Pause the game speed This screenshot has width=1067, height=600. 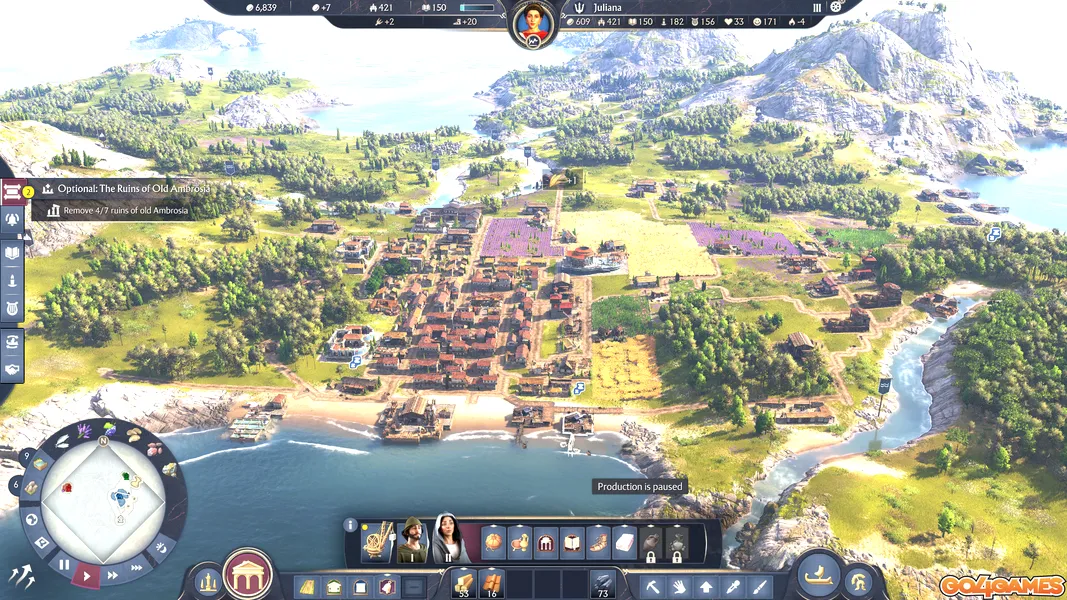pyautogui.click(x=64, y=565)
